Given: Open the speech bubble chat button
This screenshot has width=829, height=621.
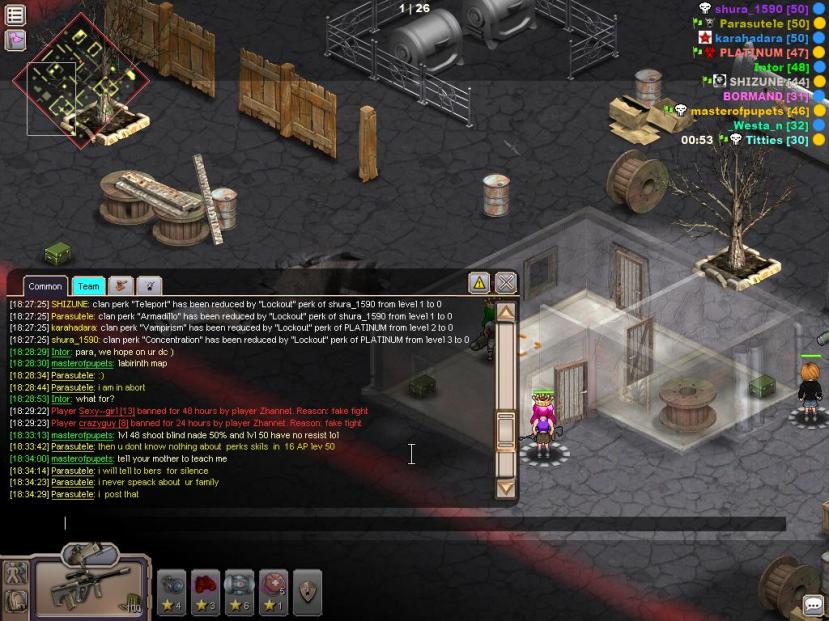Looking at the screenshot, I should click(x=813, y=606).
